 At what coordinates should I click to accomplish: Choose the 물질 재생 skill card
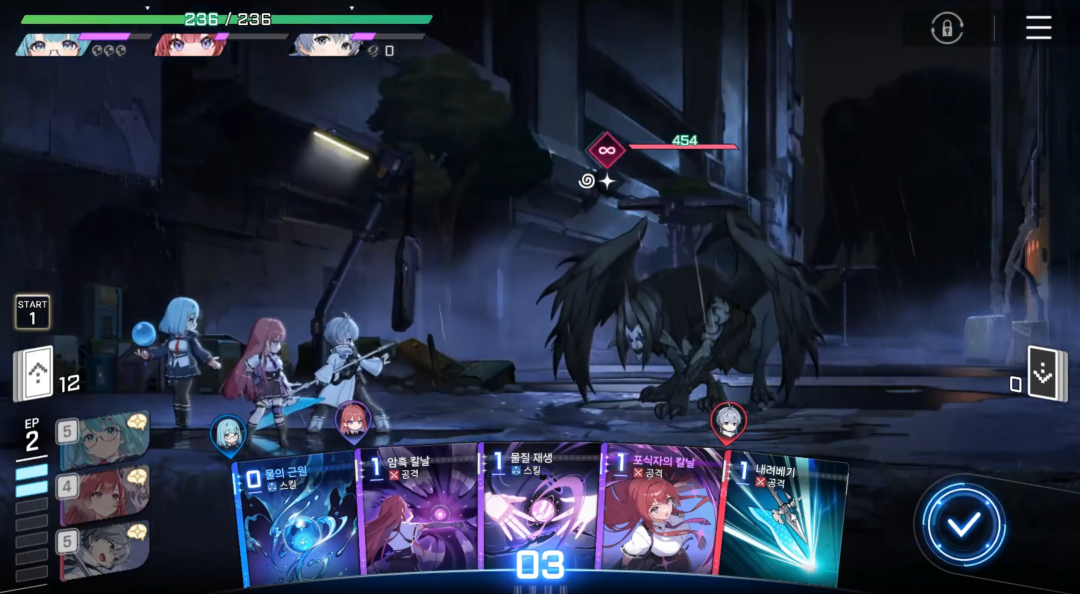pyautogui.click(x=541, y=515)
